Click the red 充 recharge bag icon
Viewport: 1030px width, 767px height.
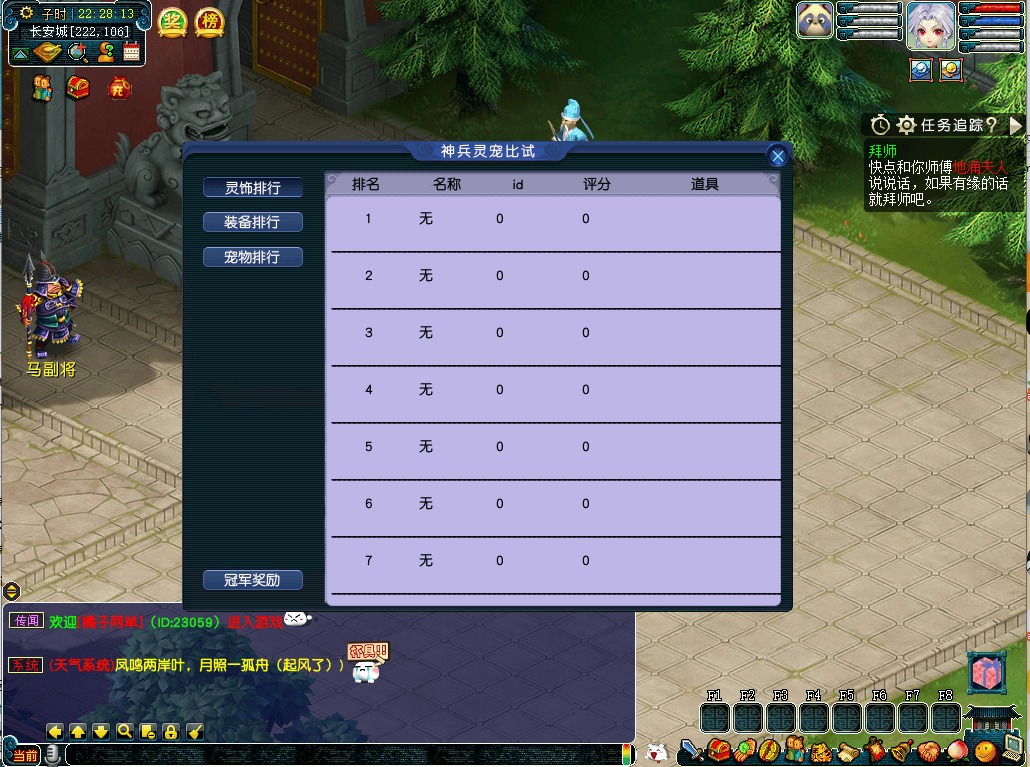[120, 88]
